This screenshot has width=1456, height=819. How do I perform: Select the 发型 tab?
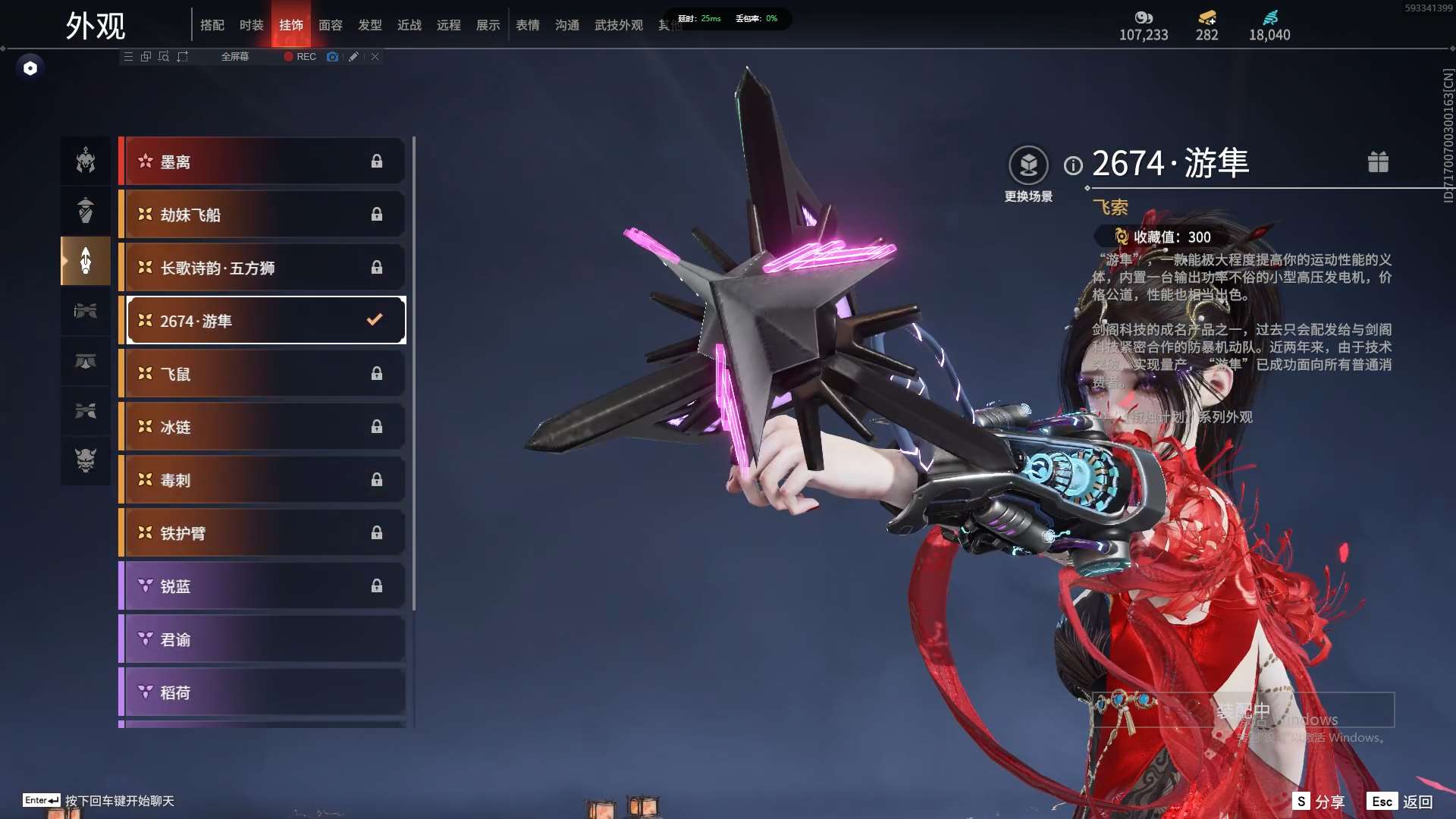369,25
